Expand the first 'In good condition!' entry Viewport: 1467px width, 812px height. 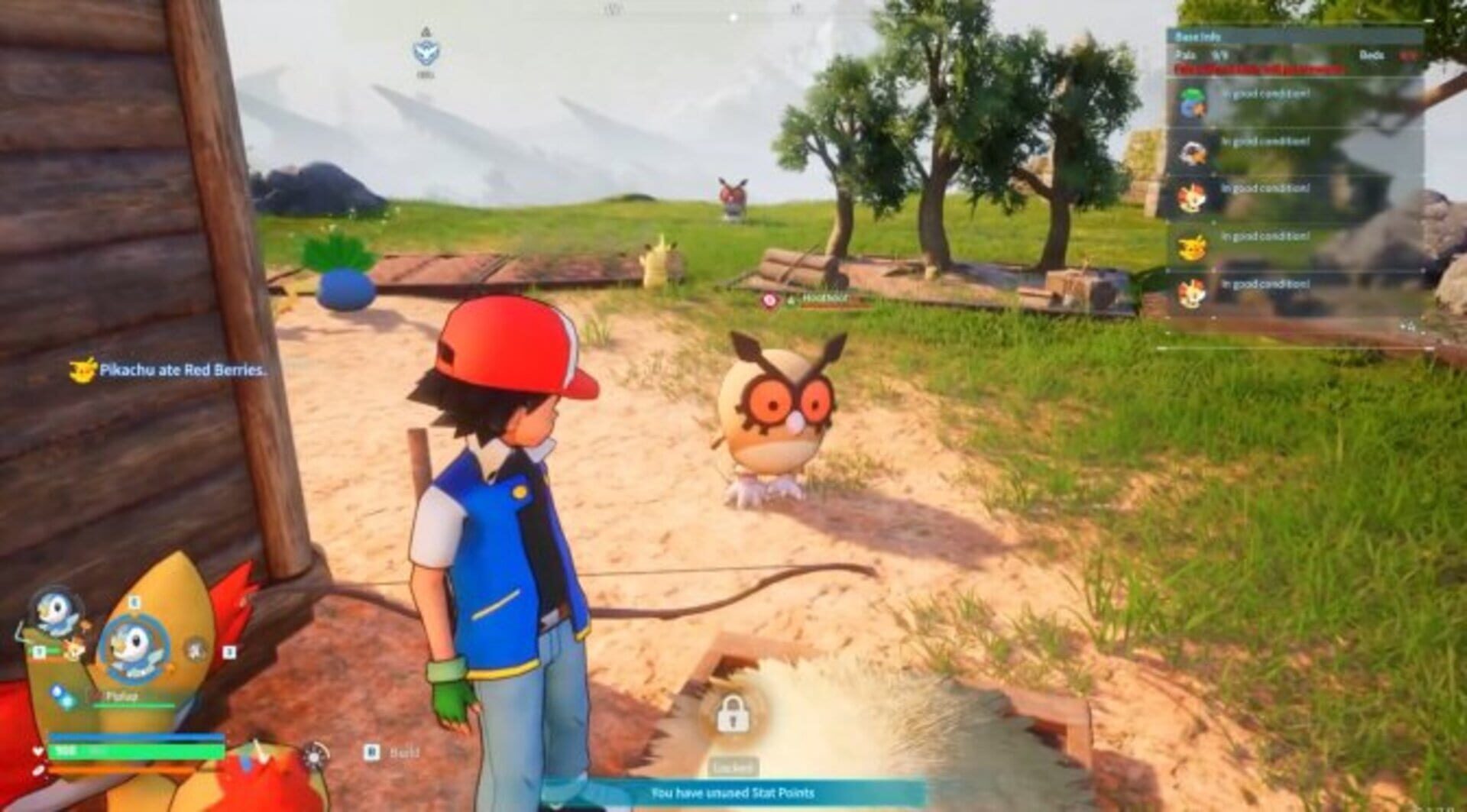click(x=1265, y=95)
